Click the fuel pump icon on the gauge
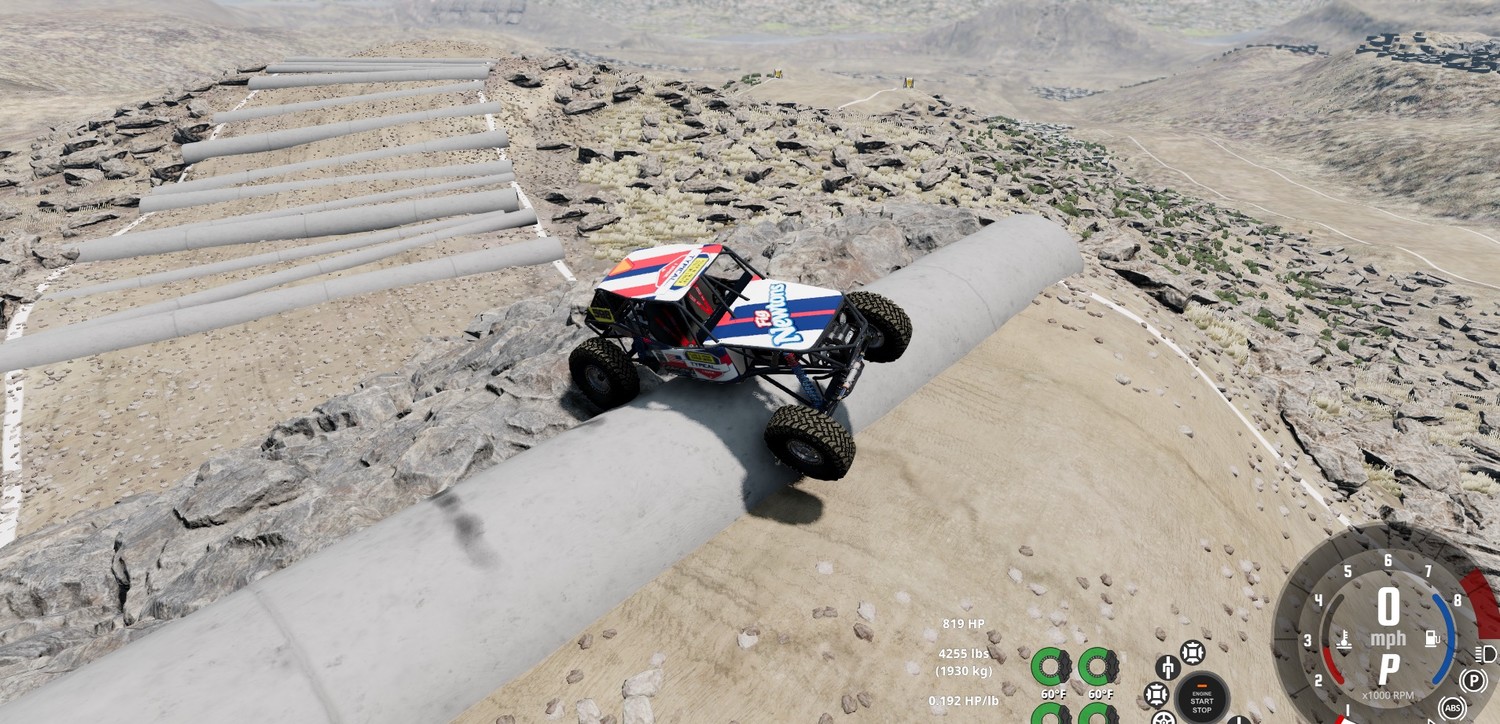1500x724 pixels. pyautogui.click(x=1432, y=638)
